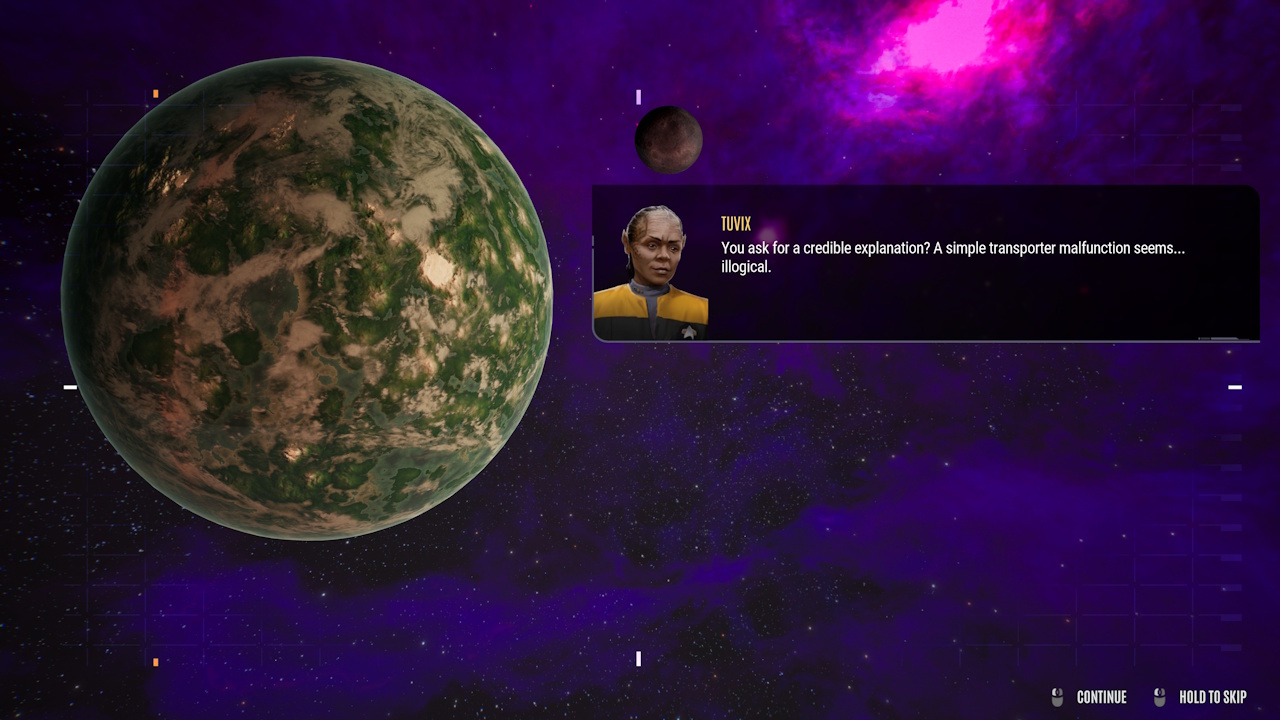The image size is (1280, 720).
Task: Click the small moon above the dialogue box
Action: pos(668,140)
